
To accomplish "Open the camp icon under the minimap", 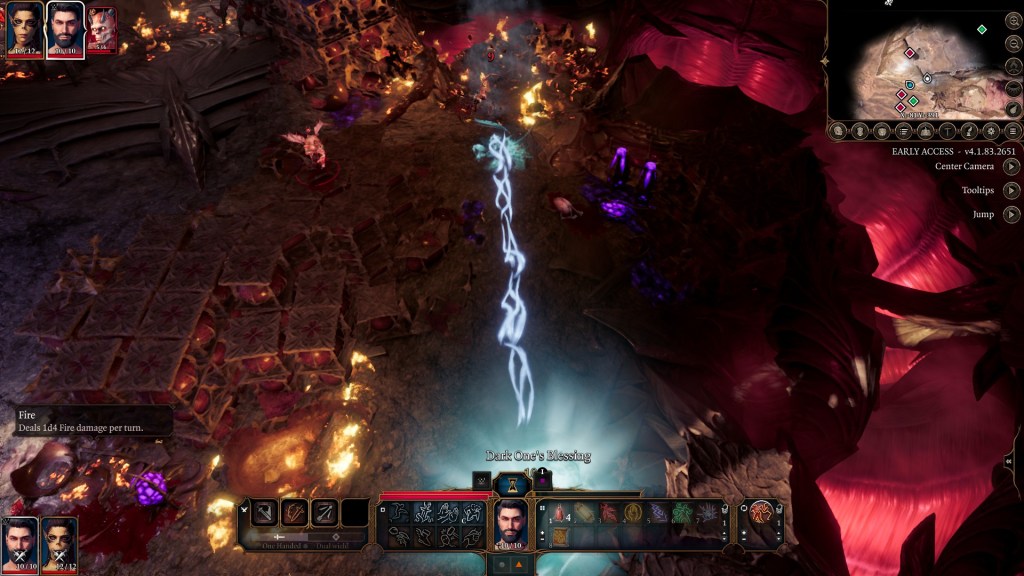I will [926, 131].
